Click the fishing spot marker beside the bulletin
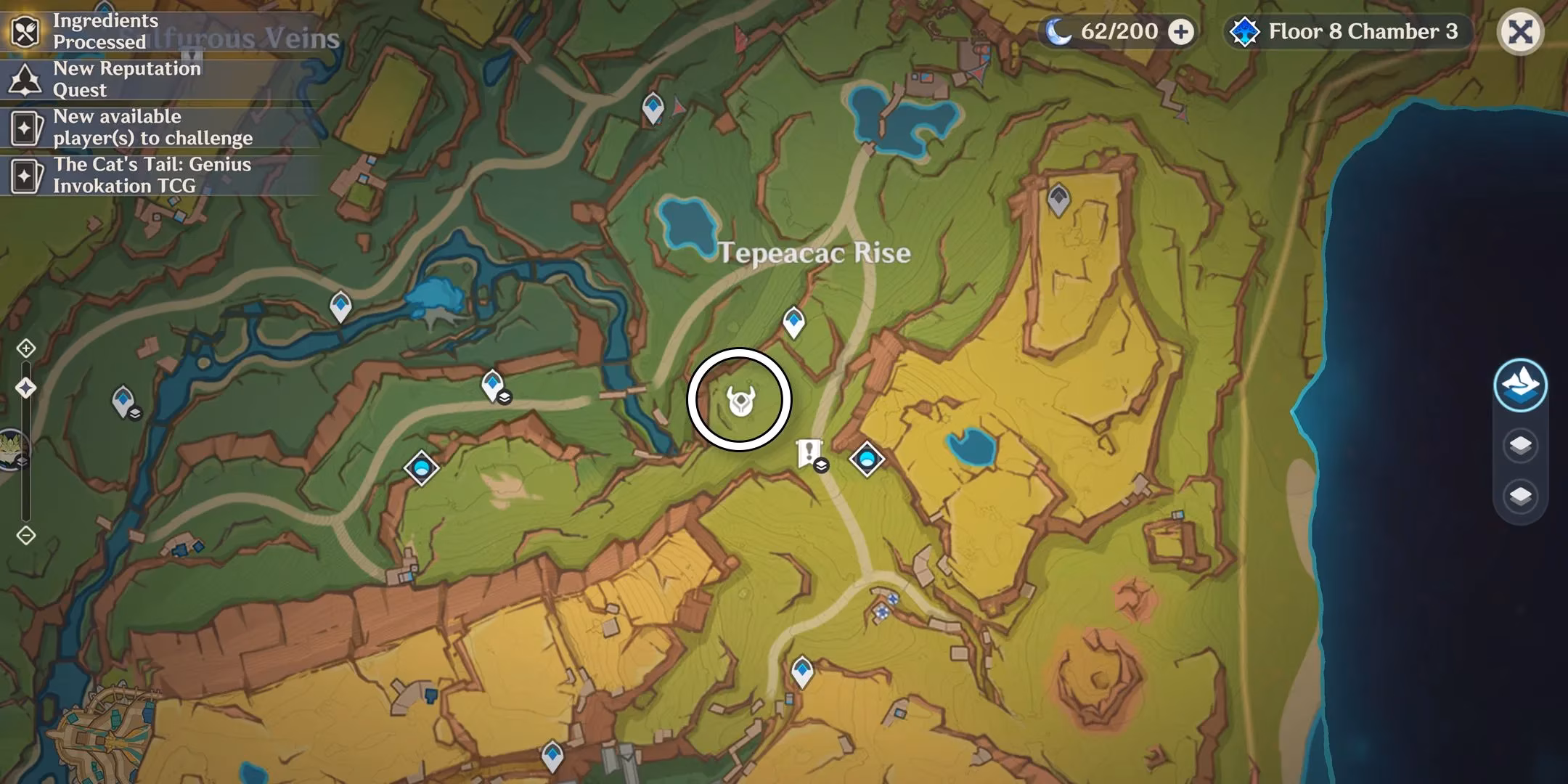 [868, 459]
